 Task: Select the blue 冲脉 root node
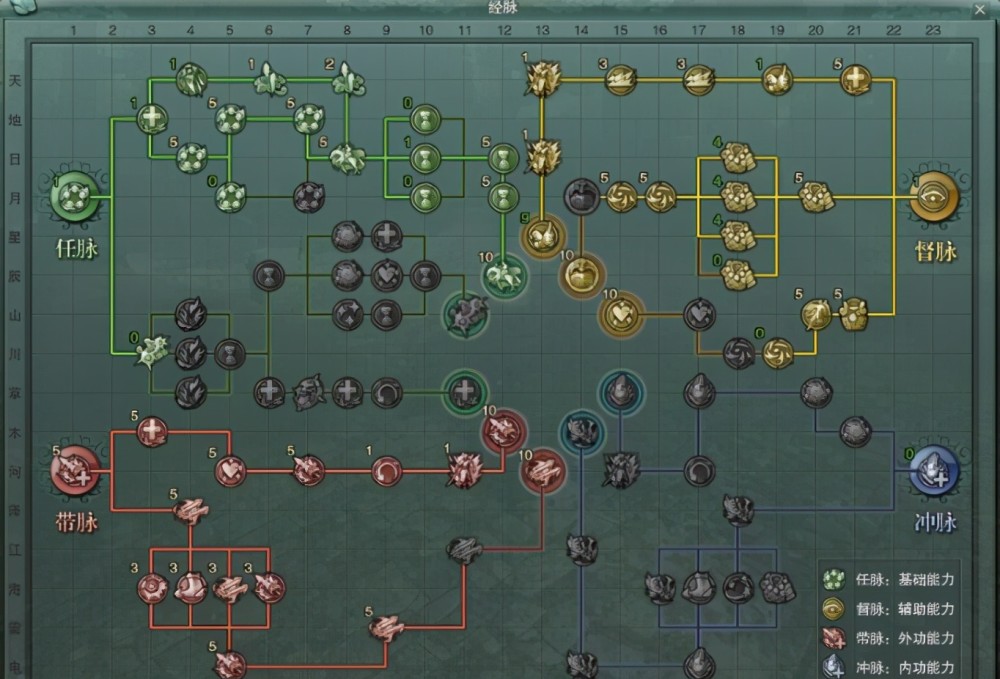coord(935,471)
